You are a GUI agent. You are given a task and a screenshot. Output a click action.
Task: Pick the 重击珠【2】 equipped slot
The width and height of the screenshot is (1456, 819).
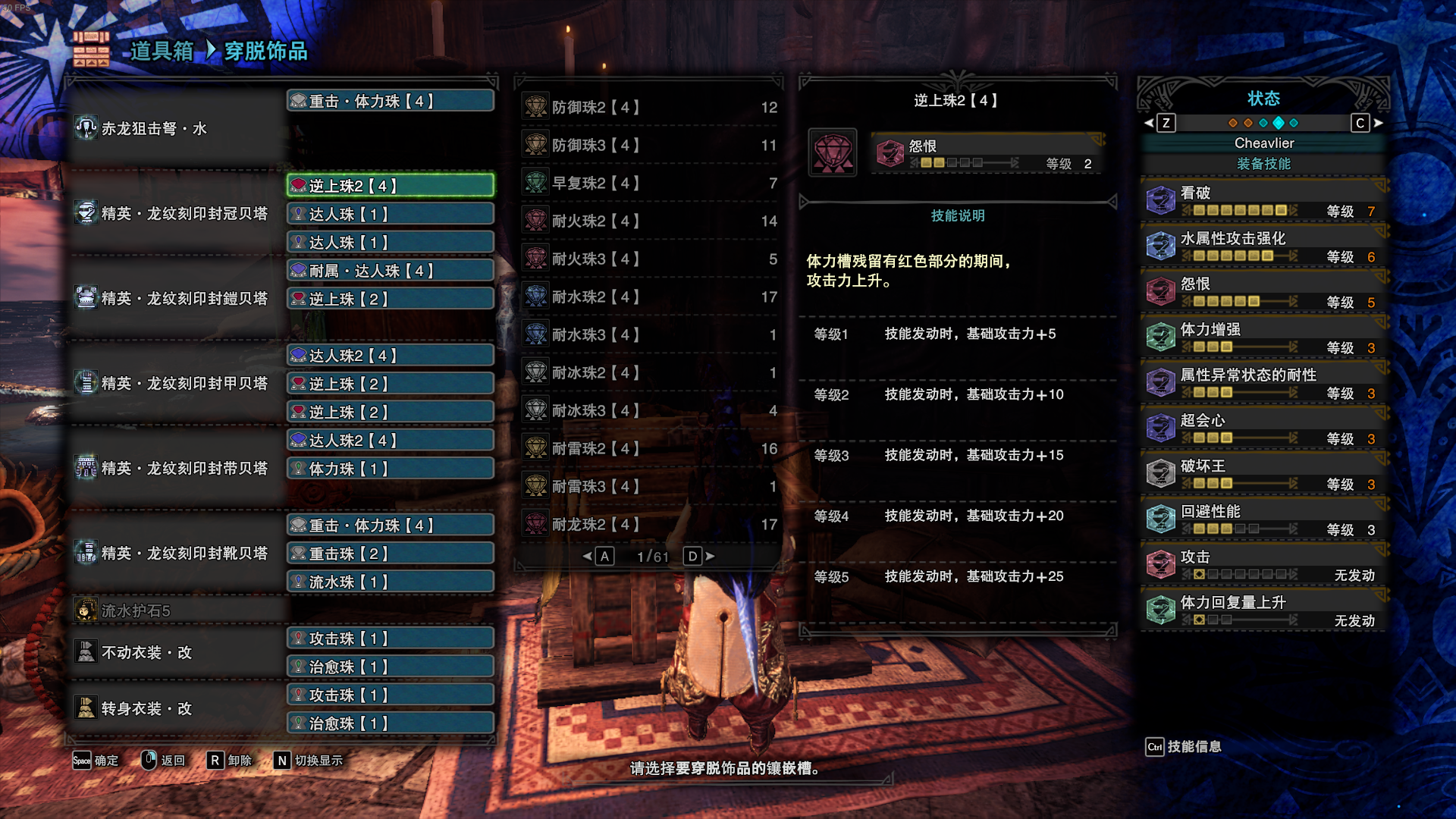pos(391,554)
